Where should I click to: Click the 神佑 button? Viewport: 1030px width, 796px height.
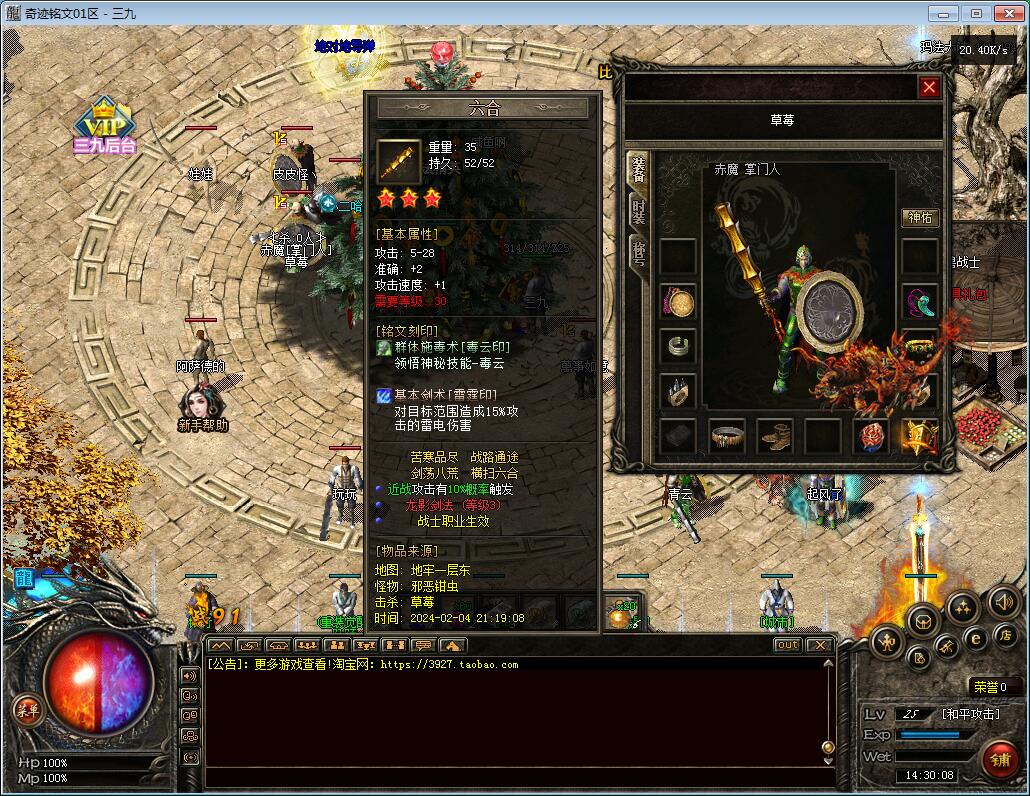tap(919, 218)
